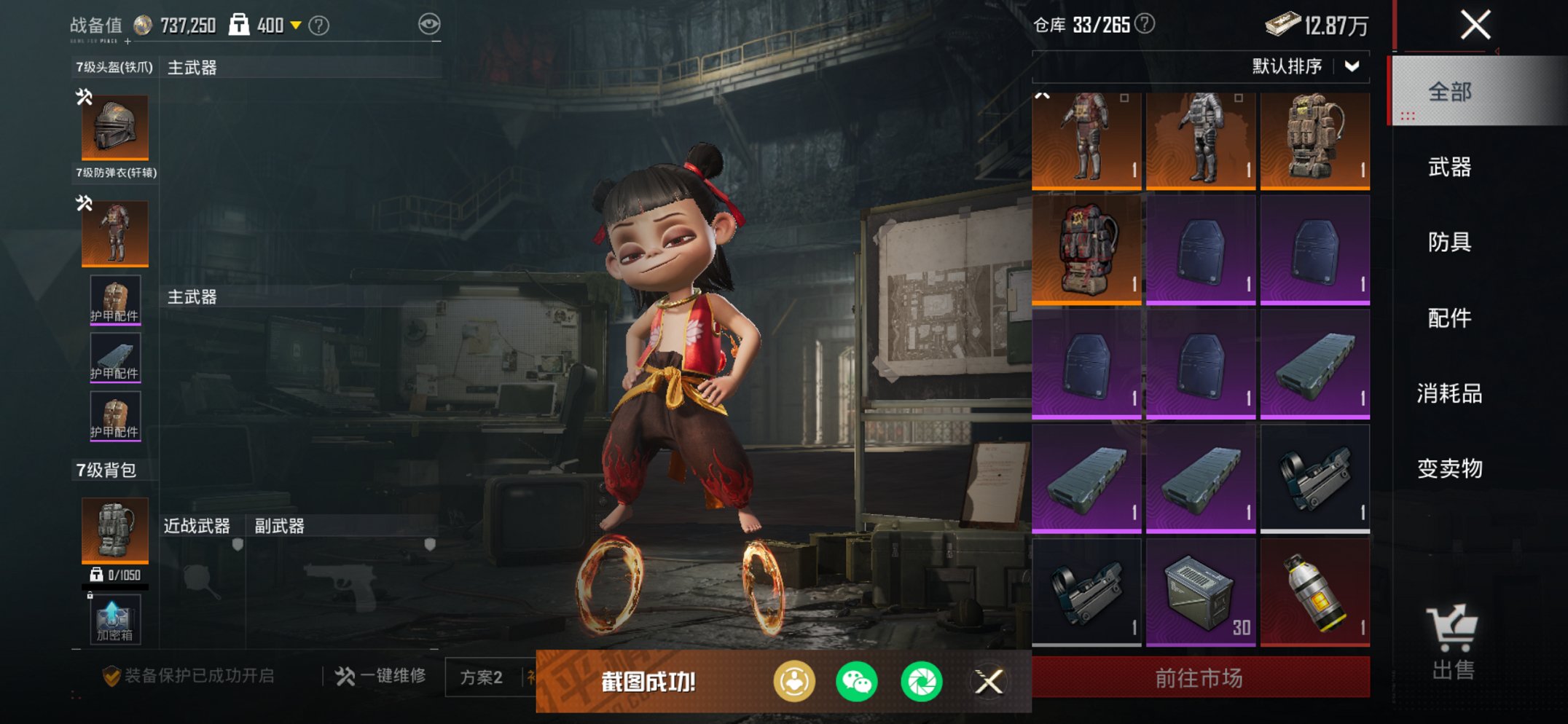Share screenshot to WeChat

pyautogui.click(x=857, y=682)
